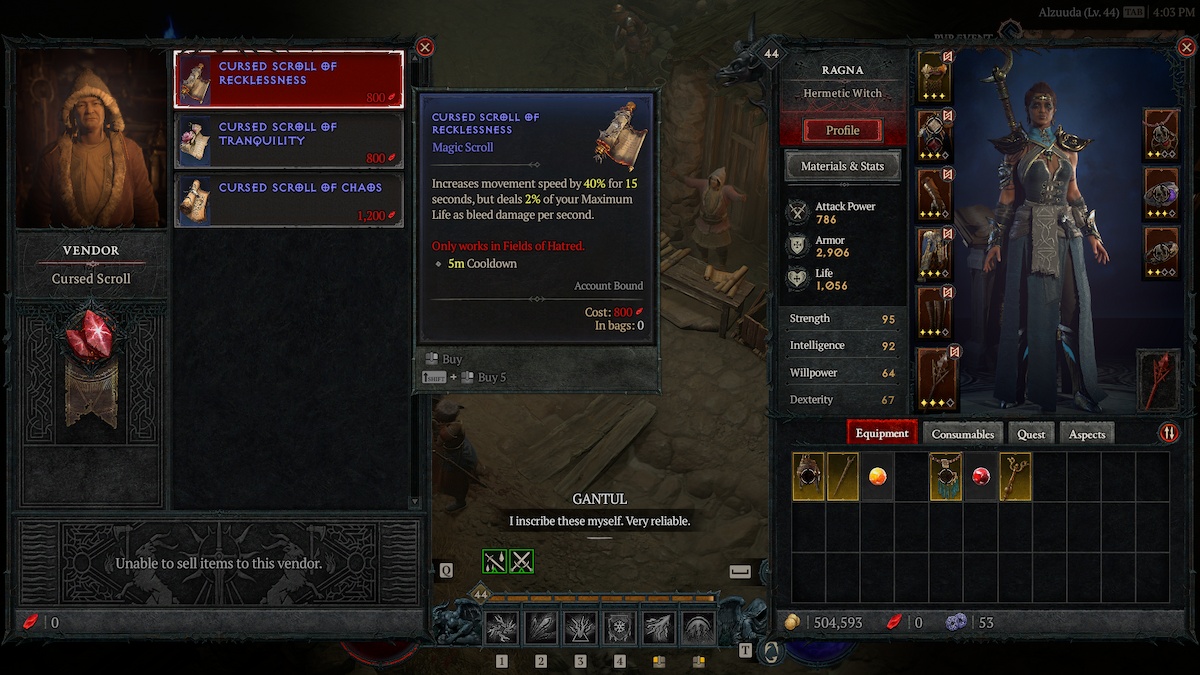Open the character Profile
The height and width of the screenshot is (675, 1200).
click(842, 130)
